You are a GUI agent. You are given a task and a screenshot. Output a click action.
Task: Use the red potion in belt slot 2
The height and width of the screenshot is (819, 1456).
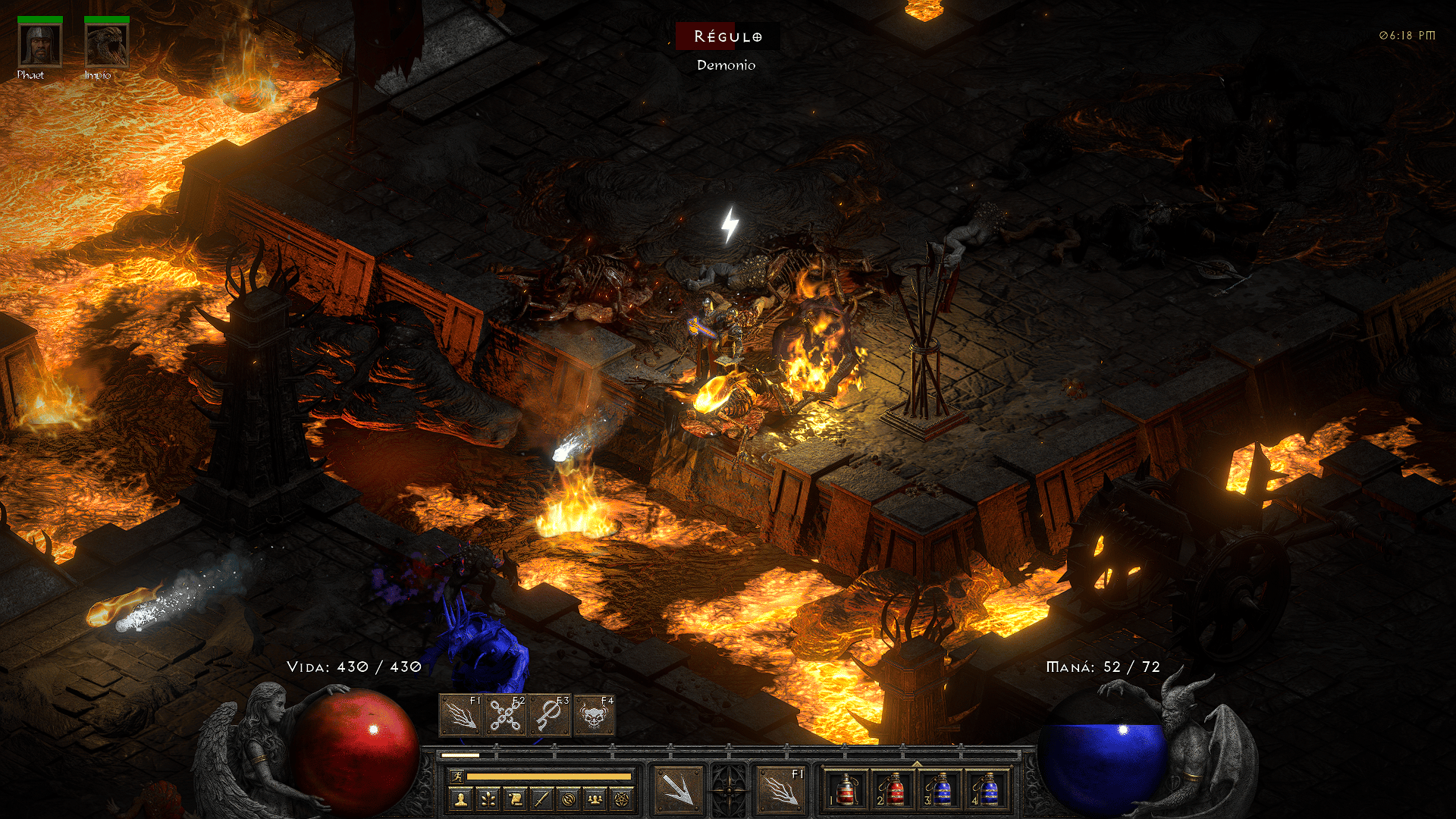[893, 789]
